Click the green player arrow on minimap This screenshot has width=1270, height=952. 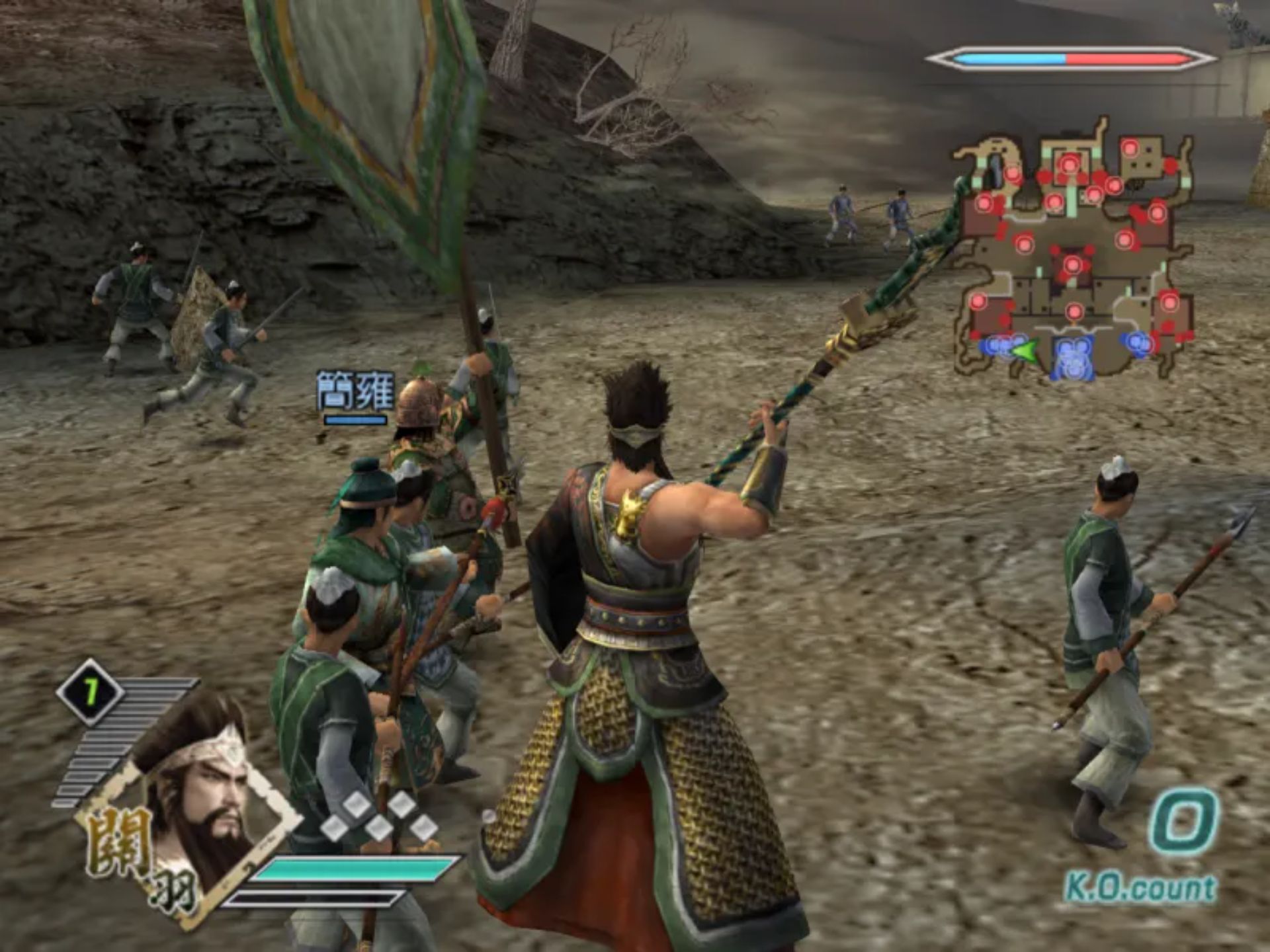coord(1025,349)
